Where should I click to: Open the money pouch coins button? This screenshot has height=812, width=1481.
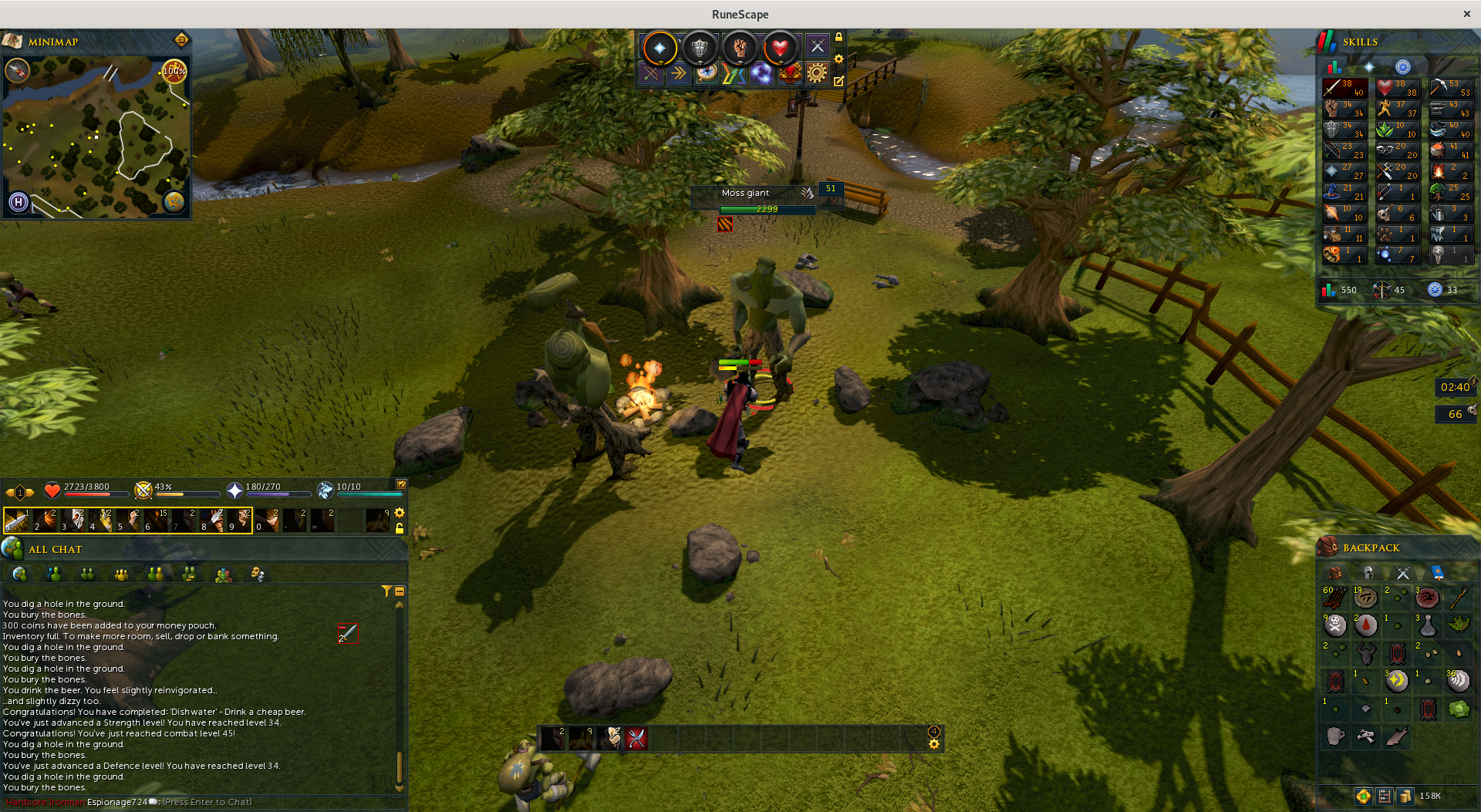[x=1405, y=796]
